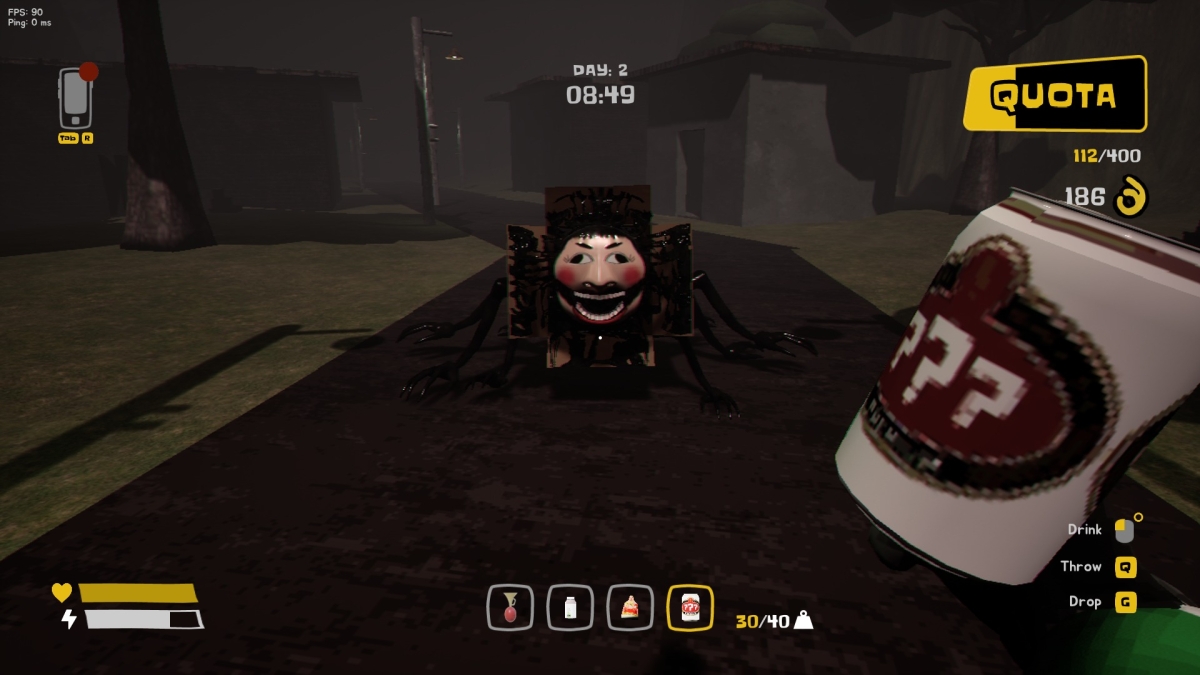The height and width of the screenshot is (675, 1200).
Task: Select the highlighted soda can slot
Action: tap(690, 607)
